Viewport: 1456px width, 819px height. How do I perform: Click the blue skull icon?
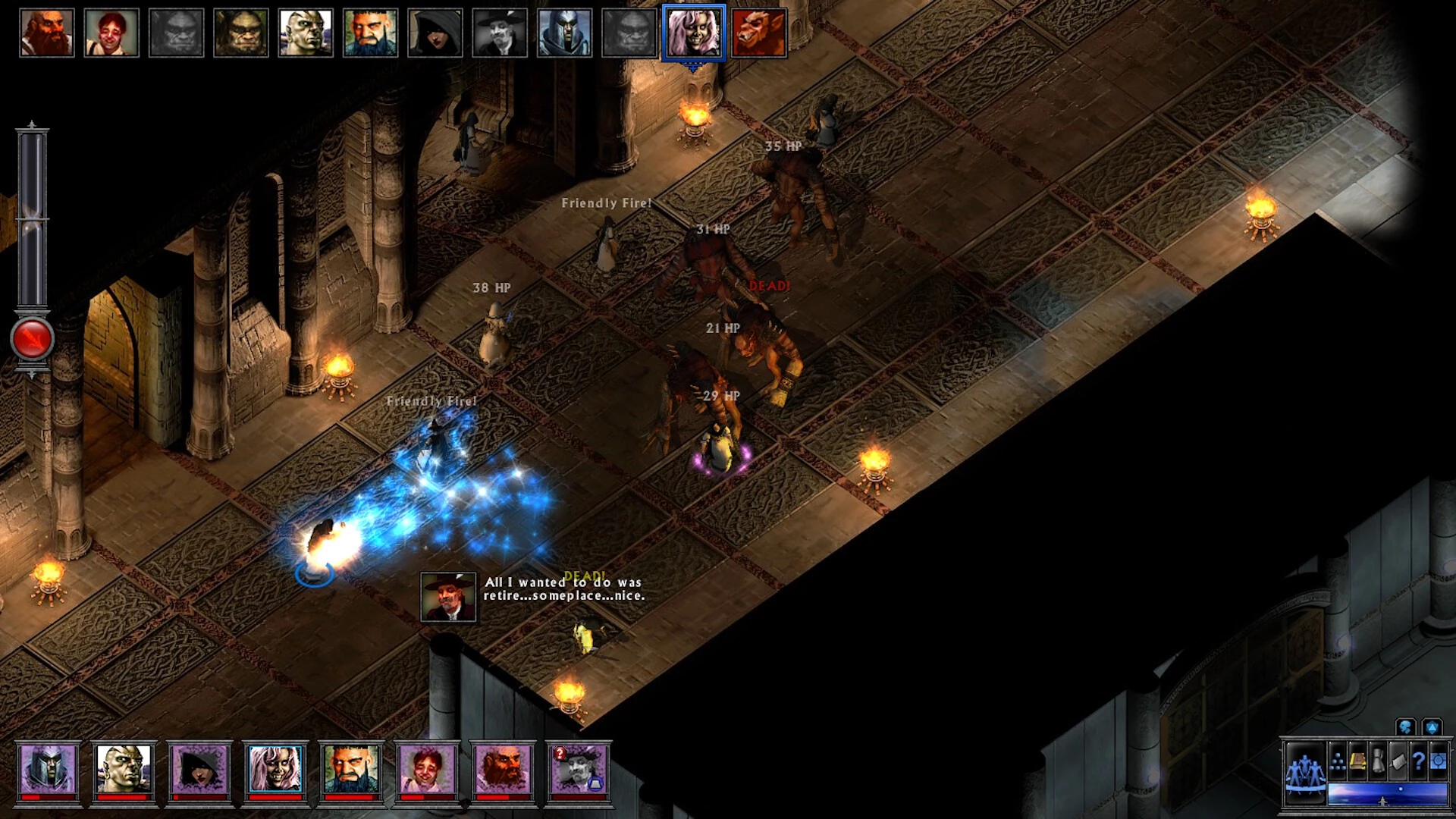tap(1405, 728)
